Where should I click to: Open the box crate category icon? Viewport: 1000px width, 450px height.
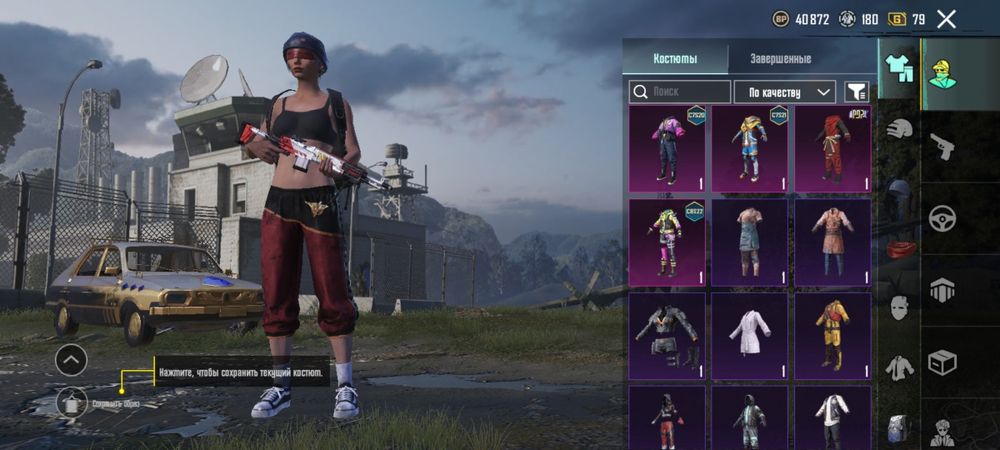(942, 362)
